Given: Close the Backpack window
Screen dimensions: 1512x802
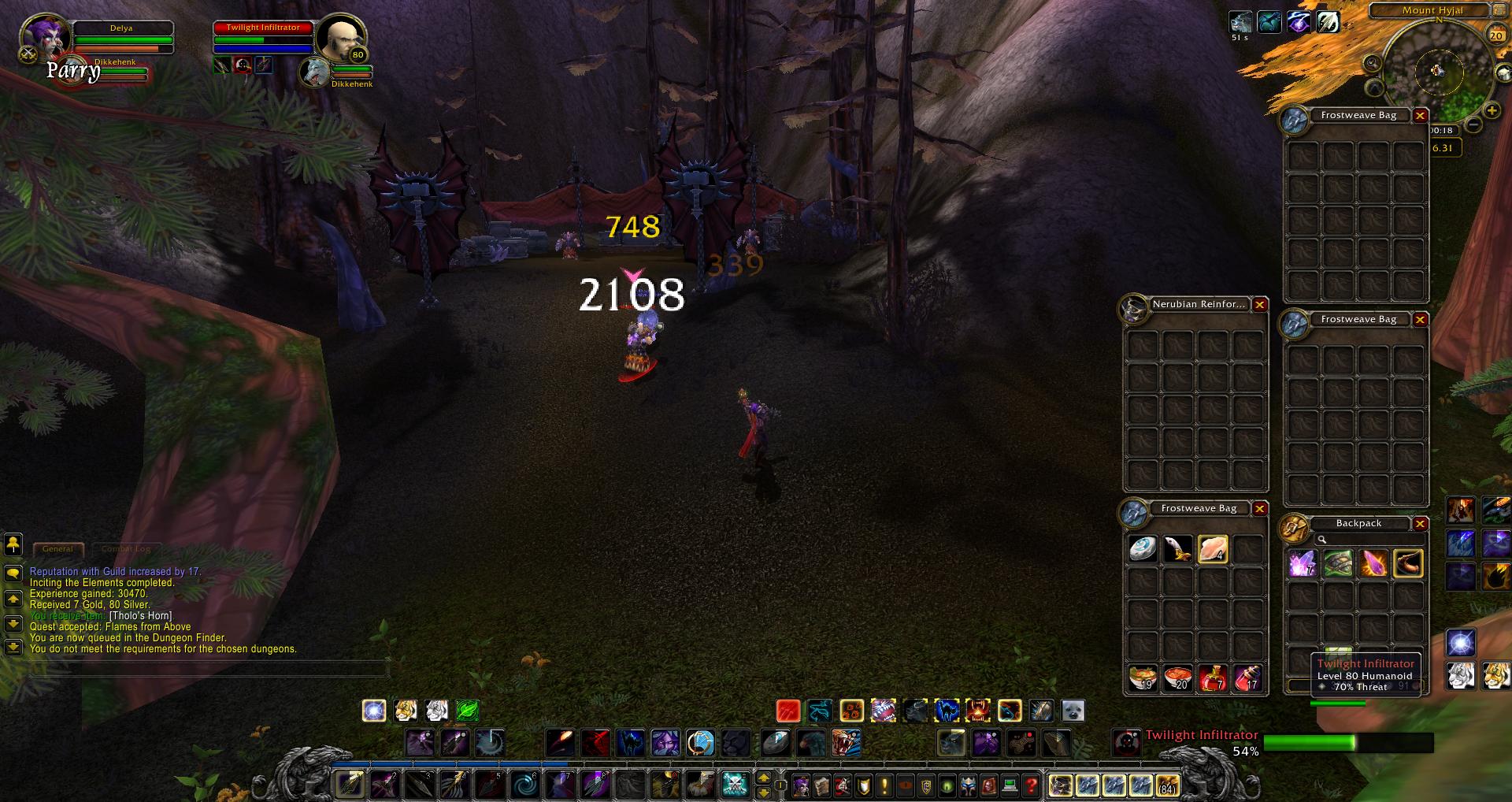Looking at the screenshot, I should click(1420, 524).
